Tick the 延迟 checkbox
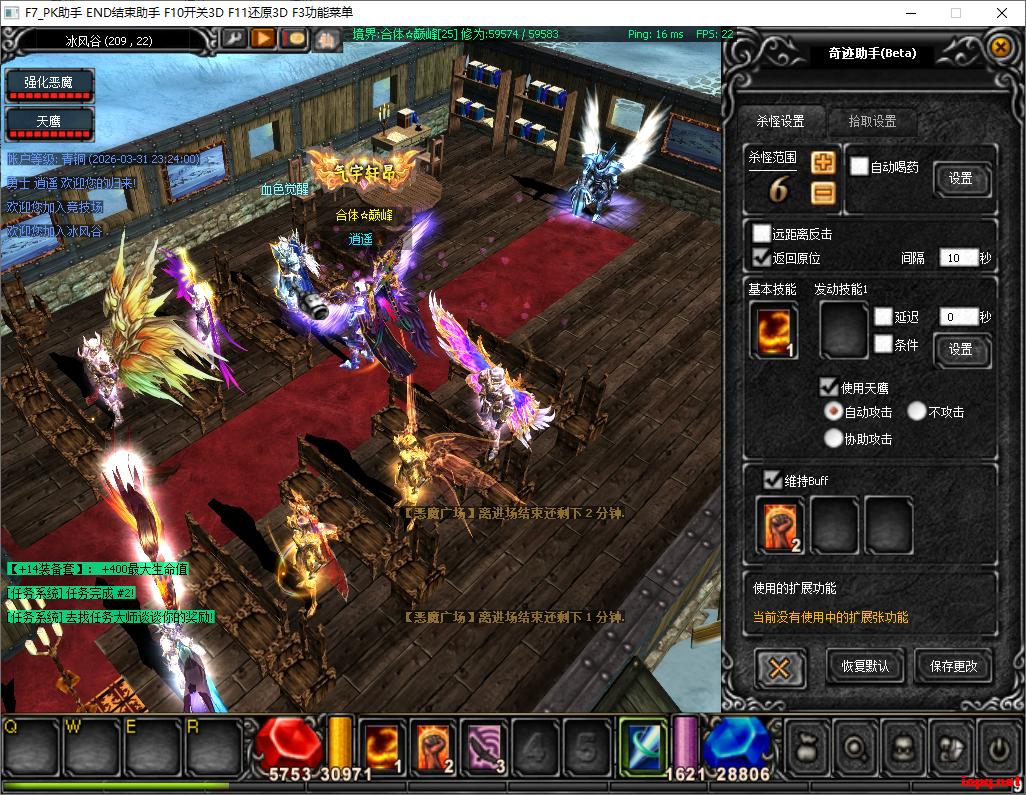Image resolution: width=1026 pixels, height=795 pixels. coord(883,317)
